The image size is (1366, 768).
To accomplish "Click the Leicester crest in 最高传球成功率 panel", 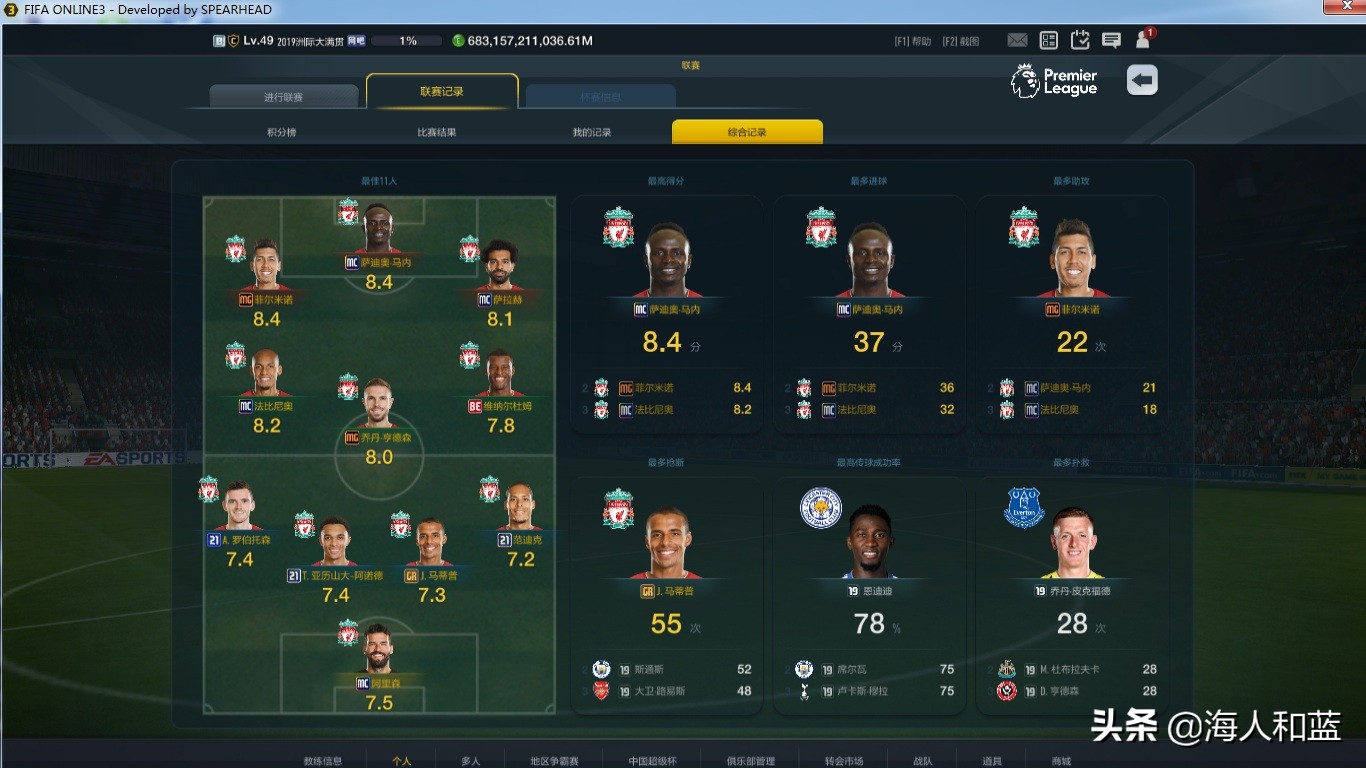I will 820,508.
